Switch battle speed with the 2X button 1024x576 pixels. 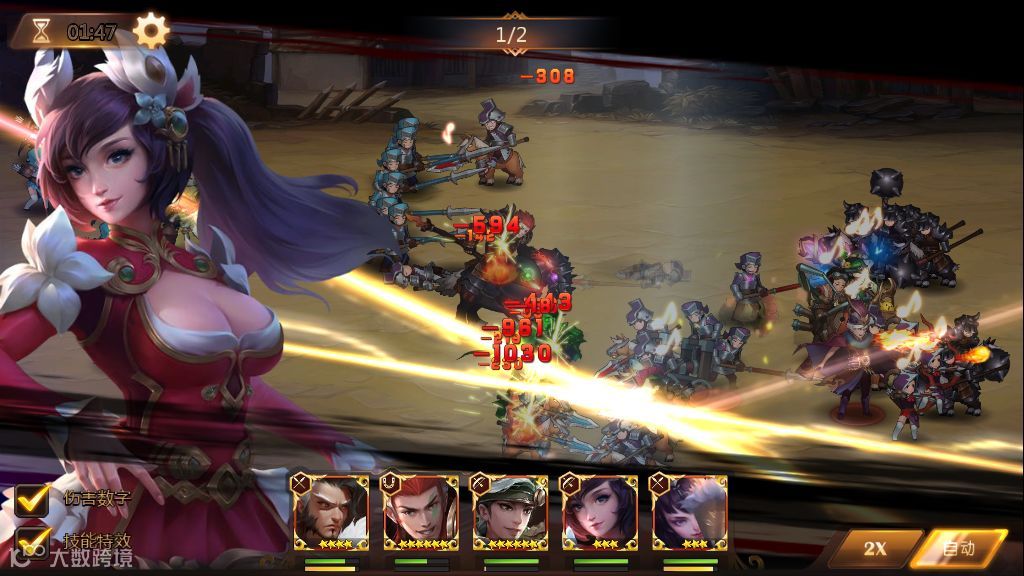[x=874, y=548]
